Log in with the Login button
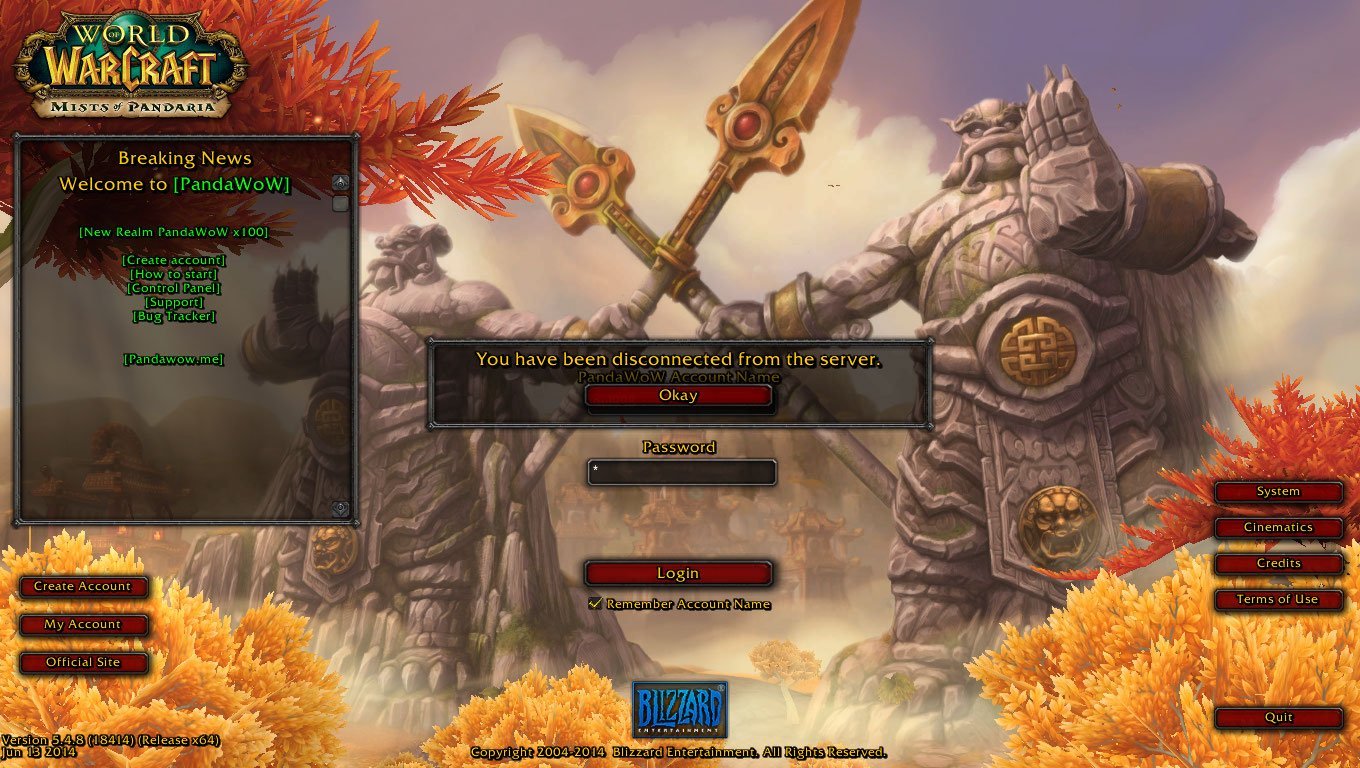Screen dimensions: 1360x768 pos(678,573)
